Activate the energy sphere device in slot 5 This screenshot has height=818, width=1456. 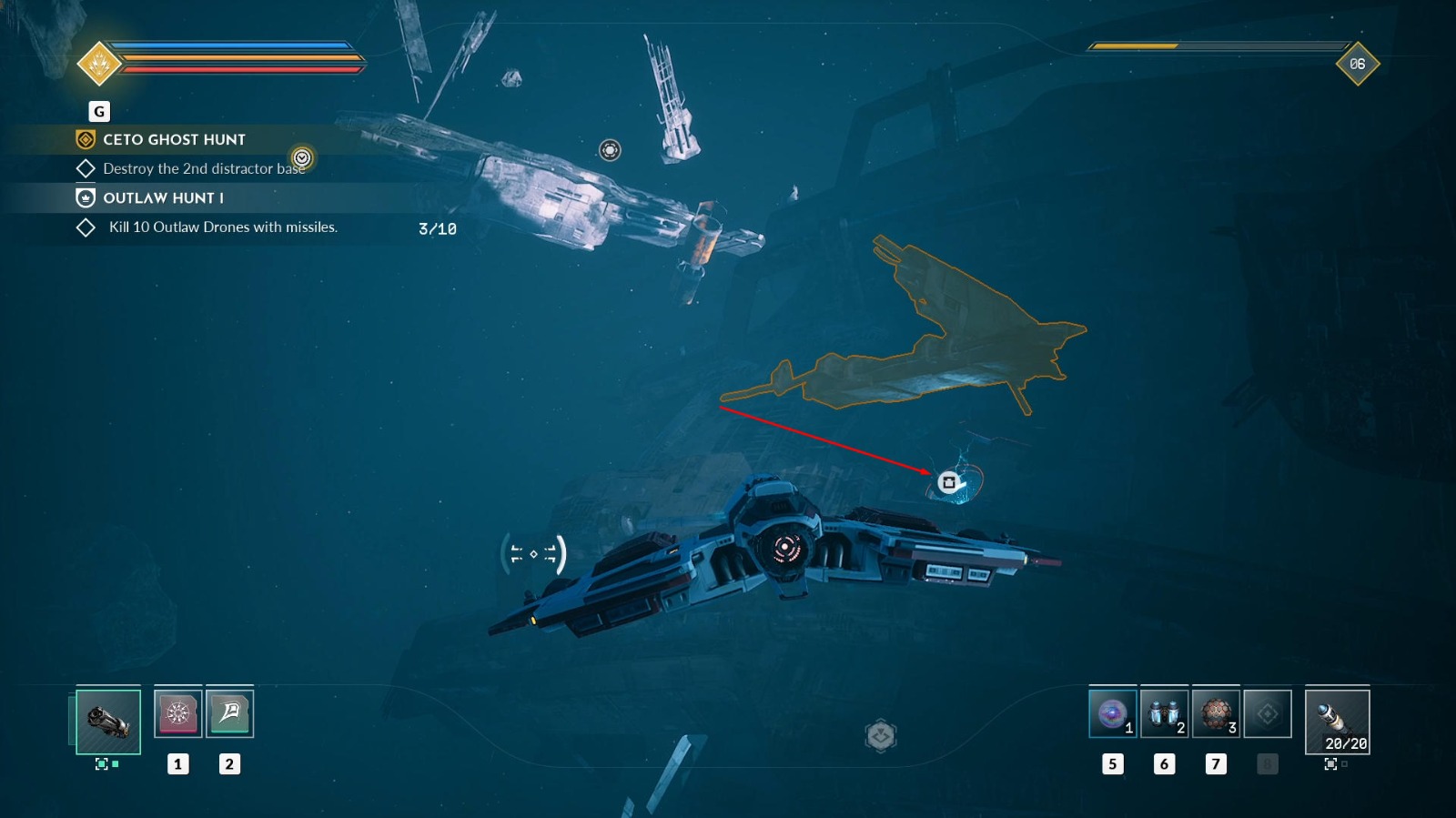point(1114,713)
